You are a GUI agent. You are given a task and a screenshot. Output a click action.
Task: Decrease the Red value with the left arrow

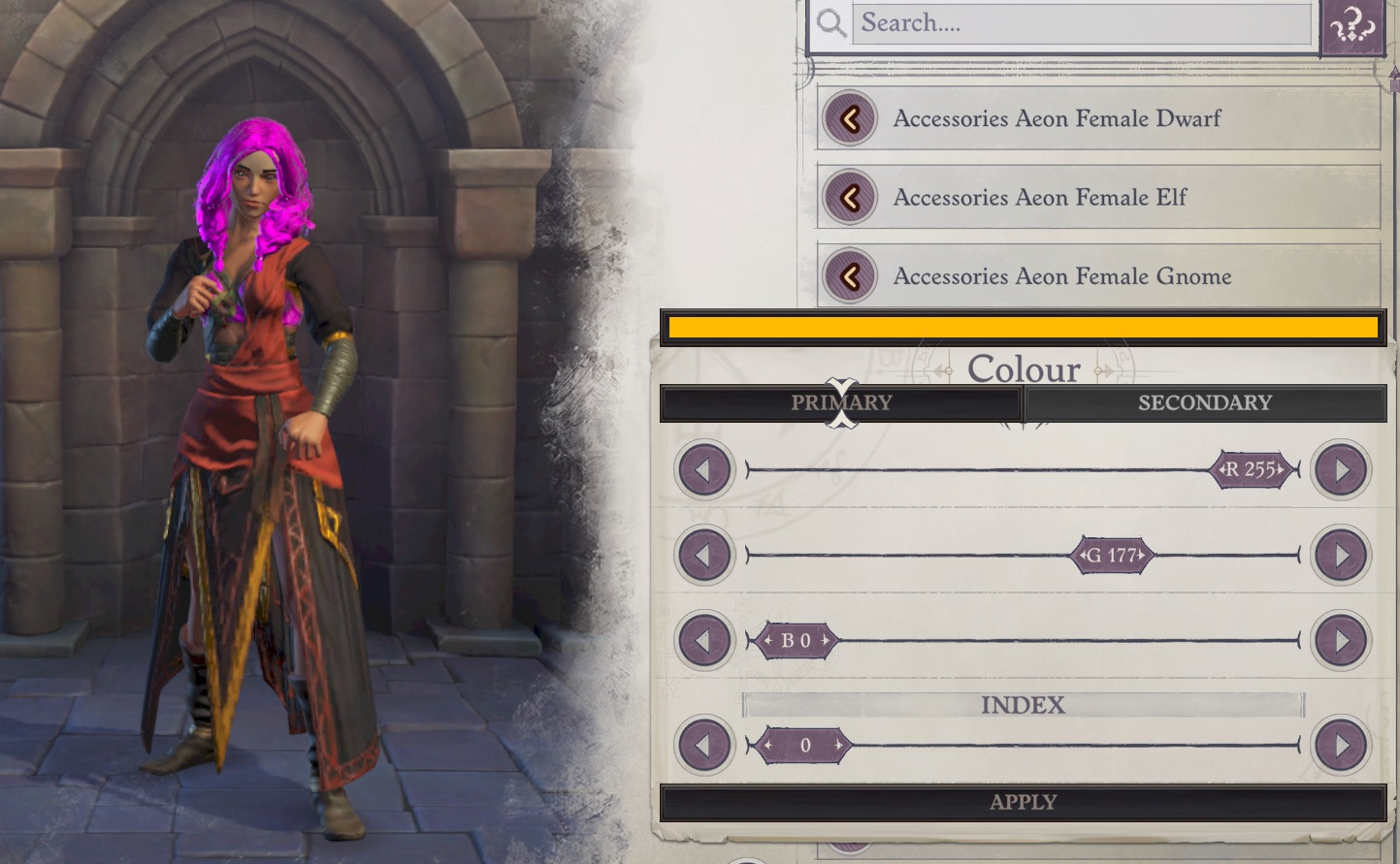tap(703, 469)
